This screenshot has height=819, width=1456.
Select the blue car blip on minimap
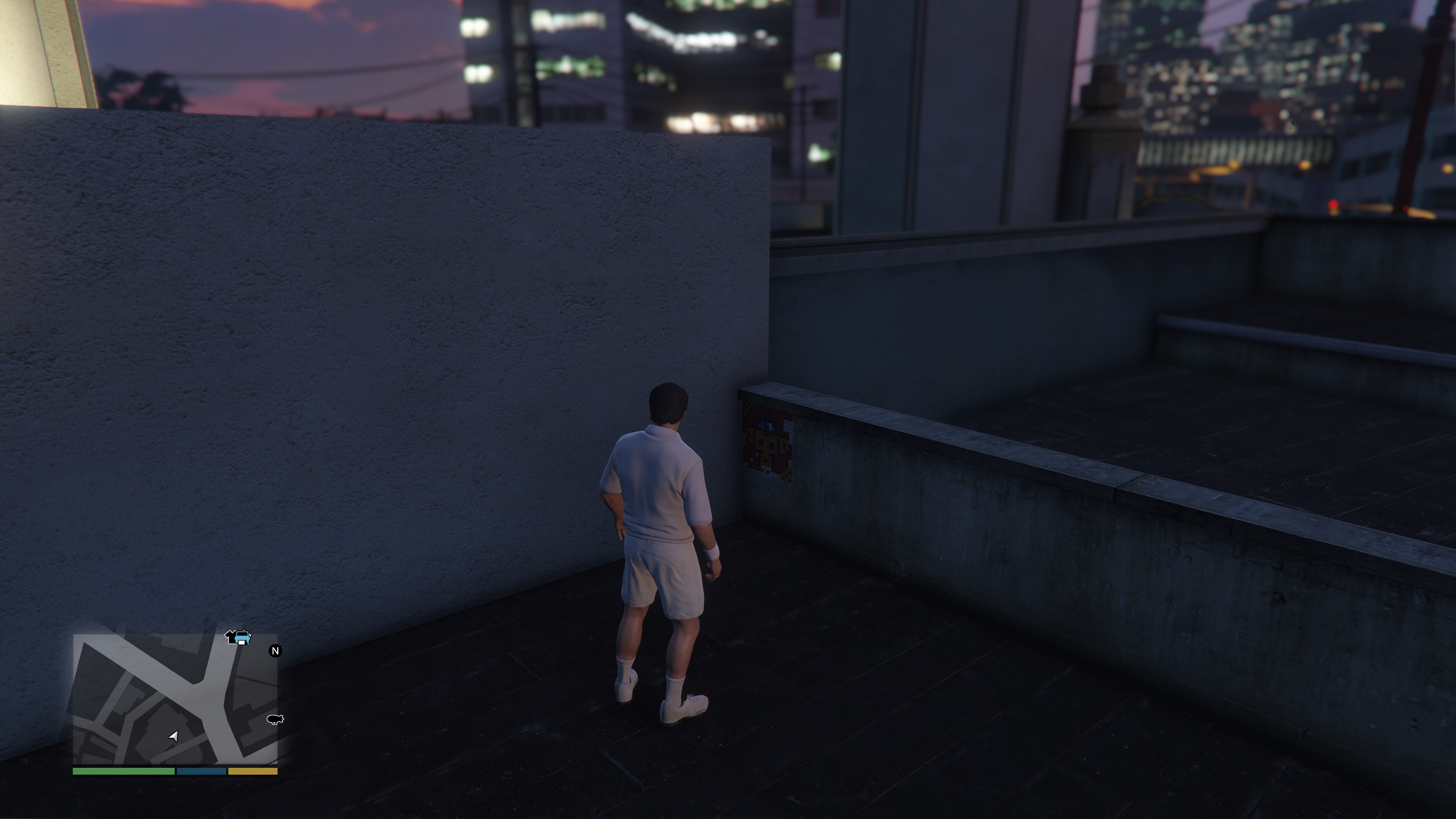coord(243,638)
